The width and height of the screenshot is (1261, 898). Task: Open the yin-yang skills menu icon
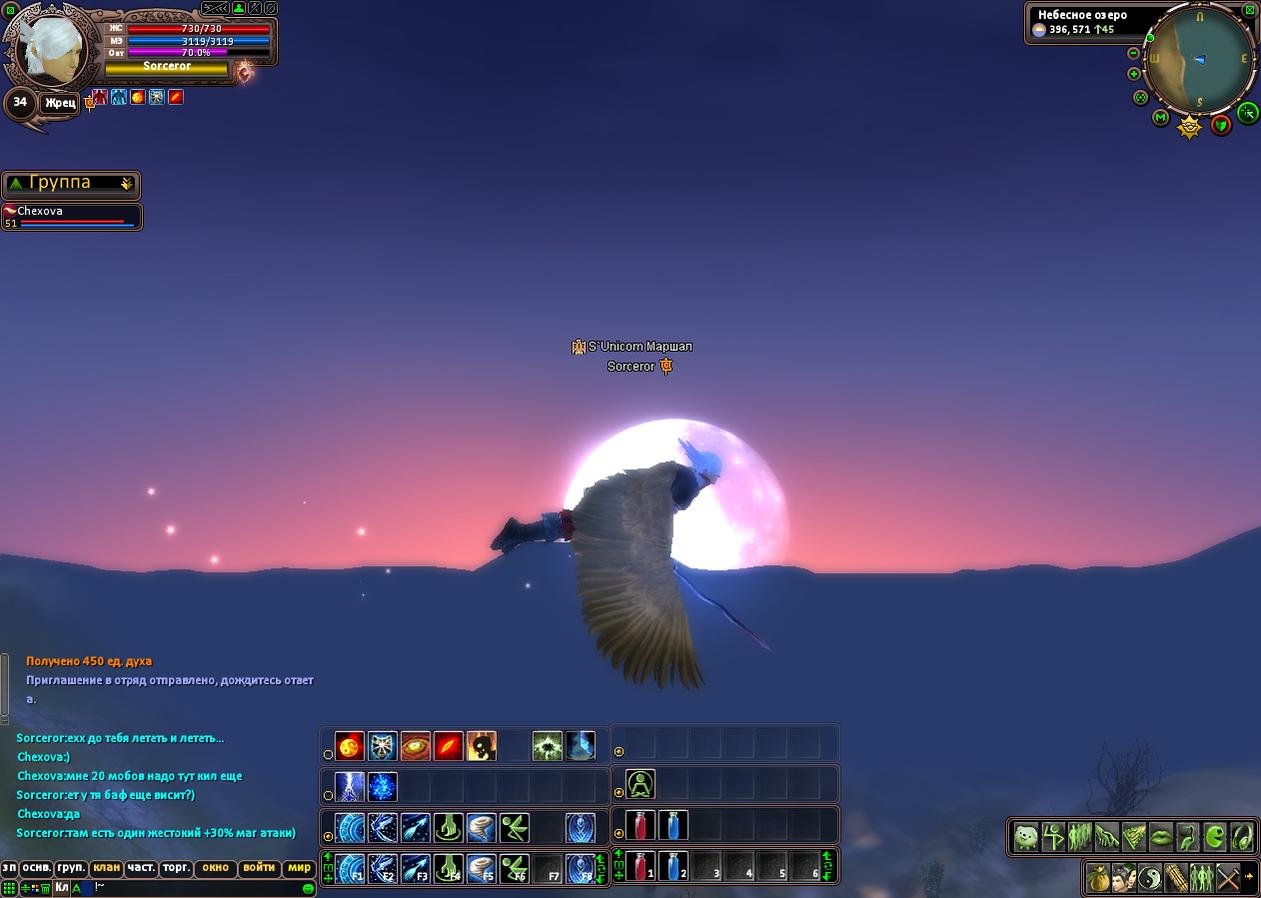[1151, 879]
